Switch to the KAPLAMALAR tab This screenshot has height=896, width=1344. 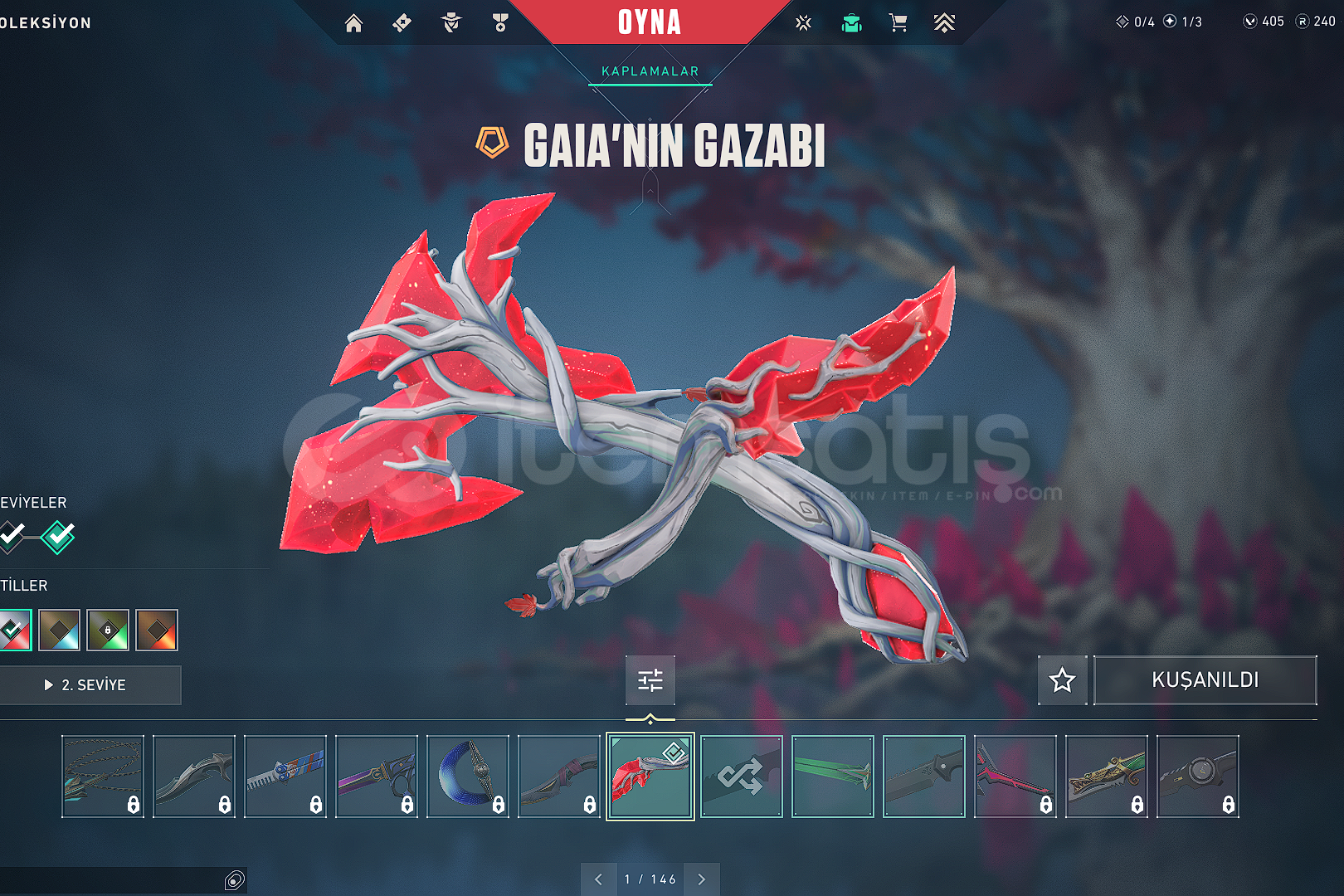click(650, 71)
